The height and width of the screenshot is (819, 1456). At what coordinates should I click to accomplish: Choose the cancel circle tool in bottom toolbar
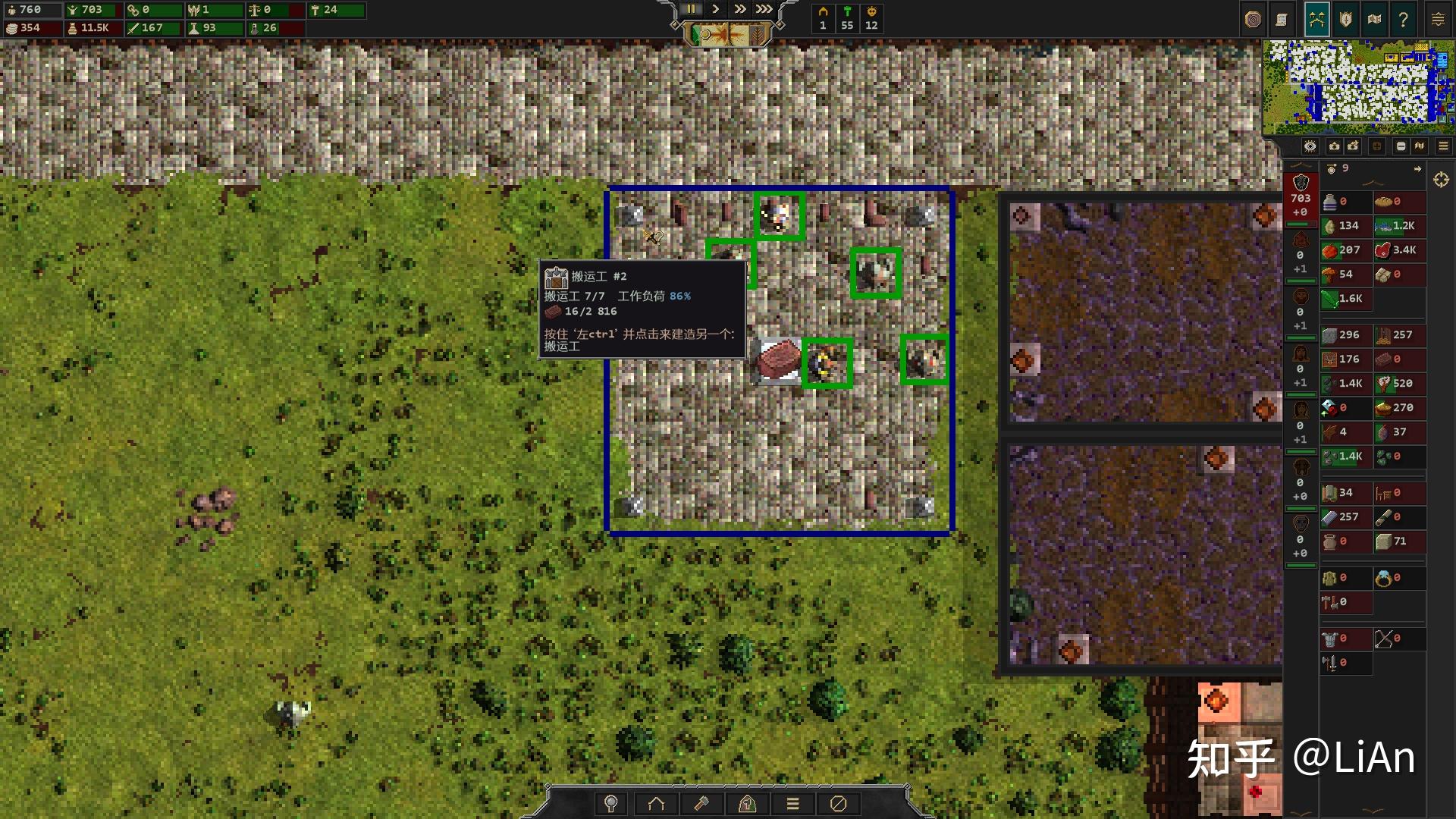click(838, 804)
